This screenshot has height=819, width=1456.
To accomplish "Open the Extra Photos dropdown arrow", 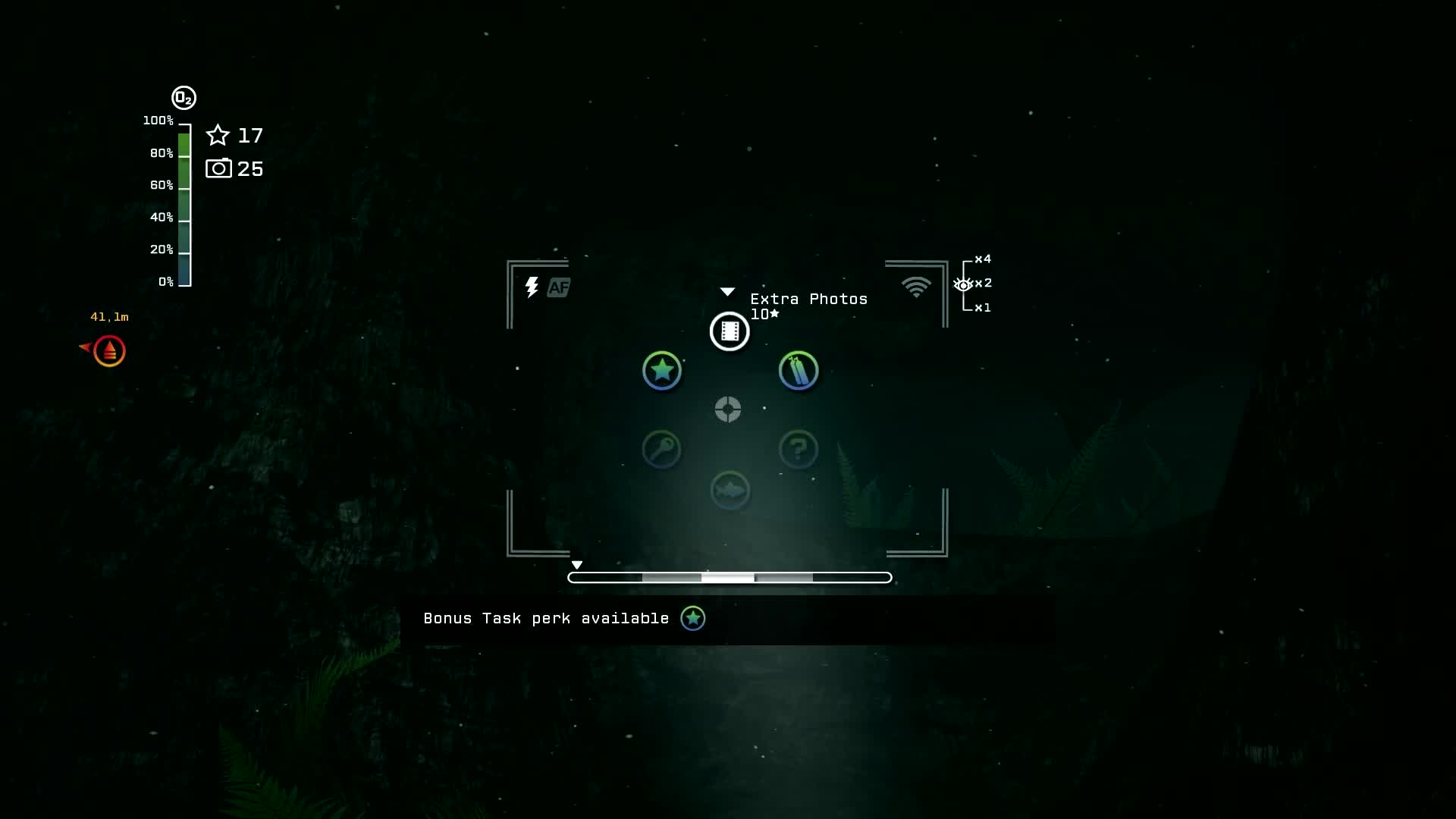I will click(x=727, y=291).
